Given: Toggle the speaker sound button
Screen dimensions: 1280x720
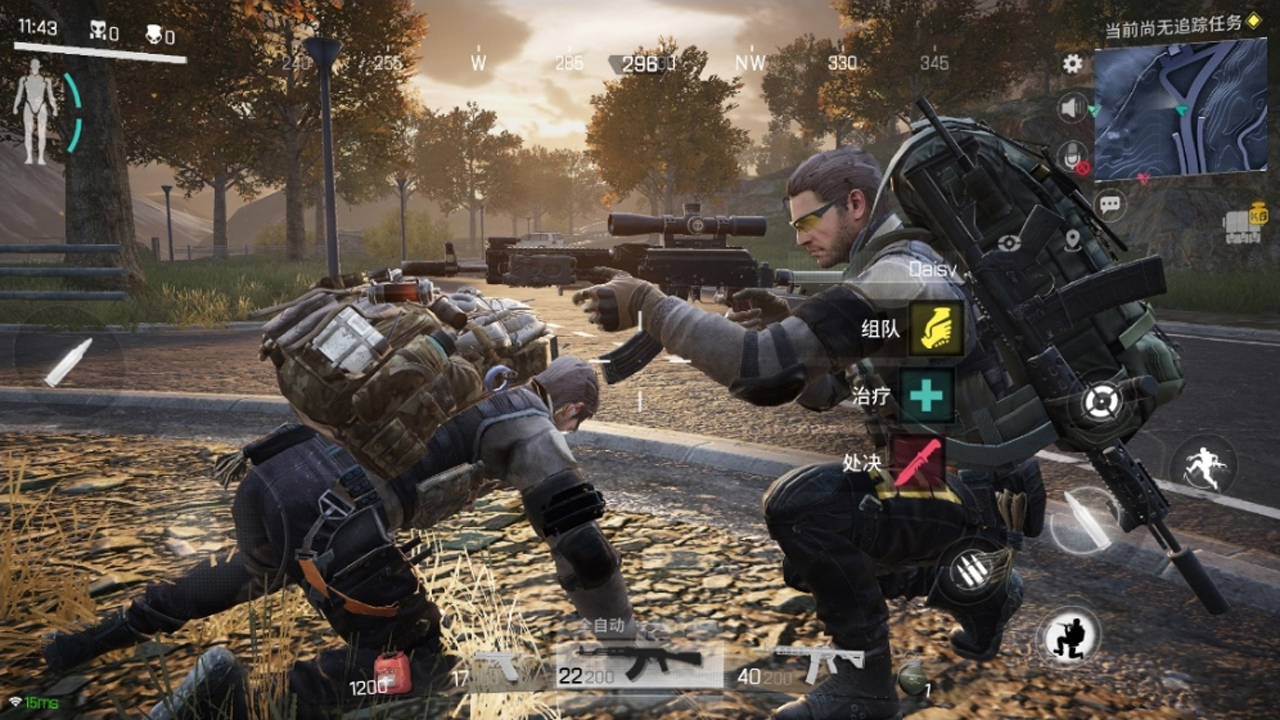Looking at the screenshot, I should point(1073,107).
